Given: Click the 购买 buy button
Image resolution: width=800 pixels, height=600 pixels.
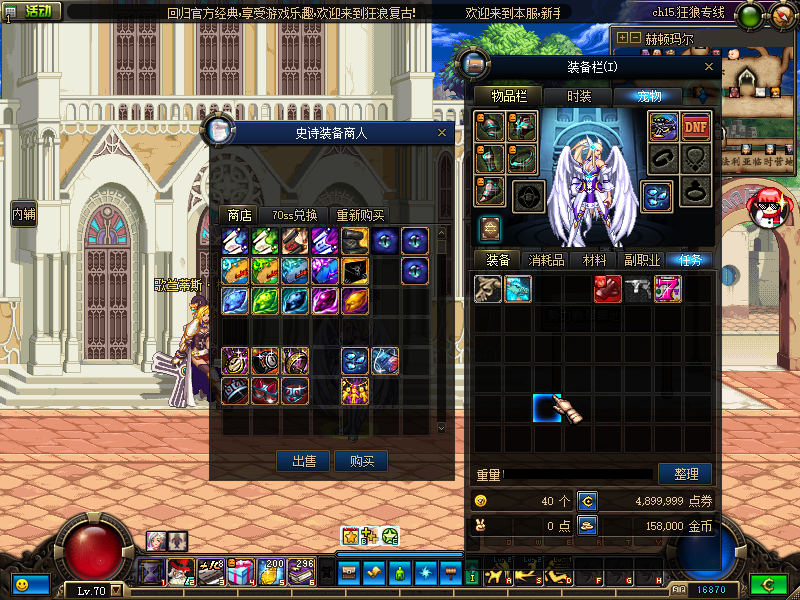Looking at the screenshot, I should (x=361, y=461).
